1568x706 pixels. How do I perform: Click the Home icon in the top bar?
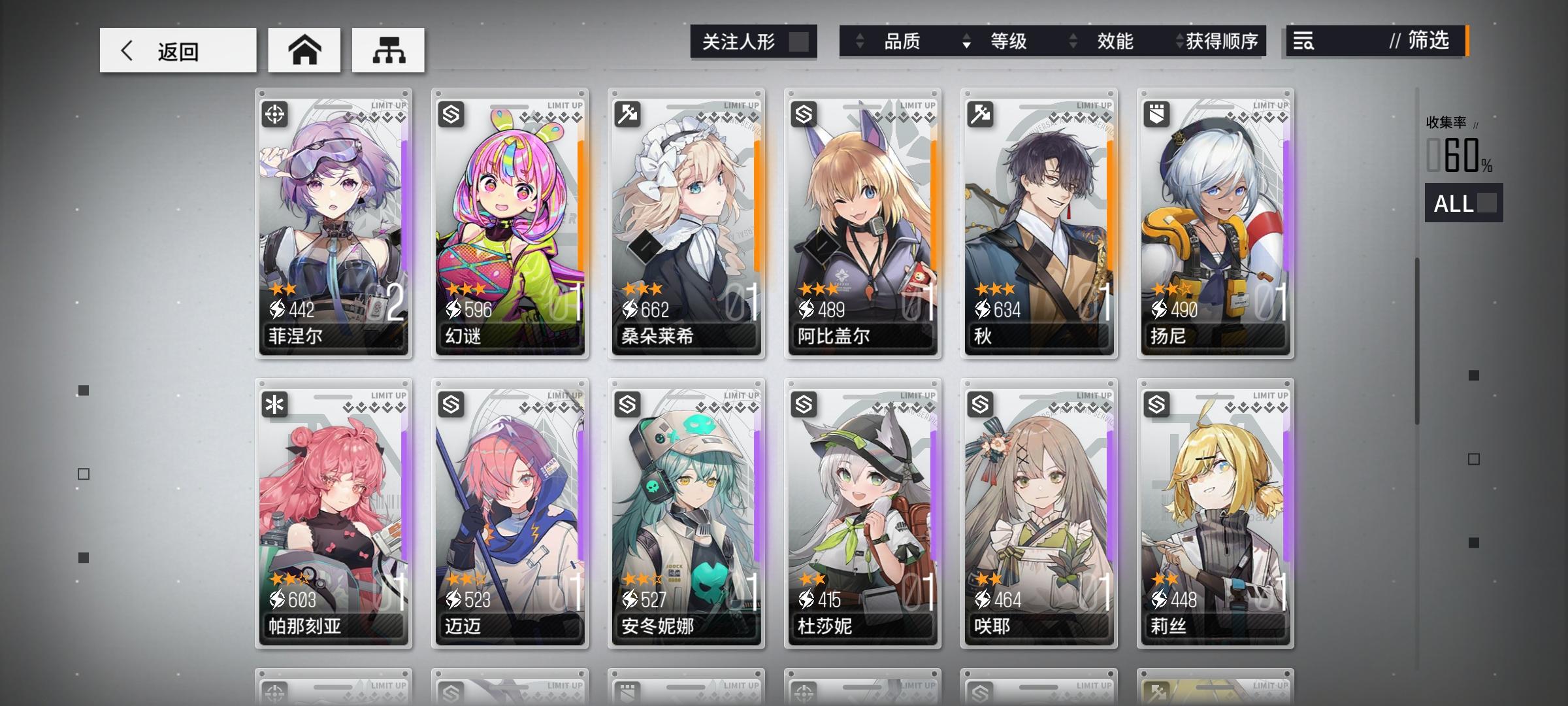click(304, 50)
